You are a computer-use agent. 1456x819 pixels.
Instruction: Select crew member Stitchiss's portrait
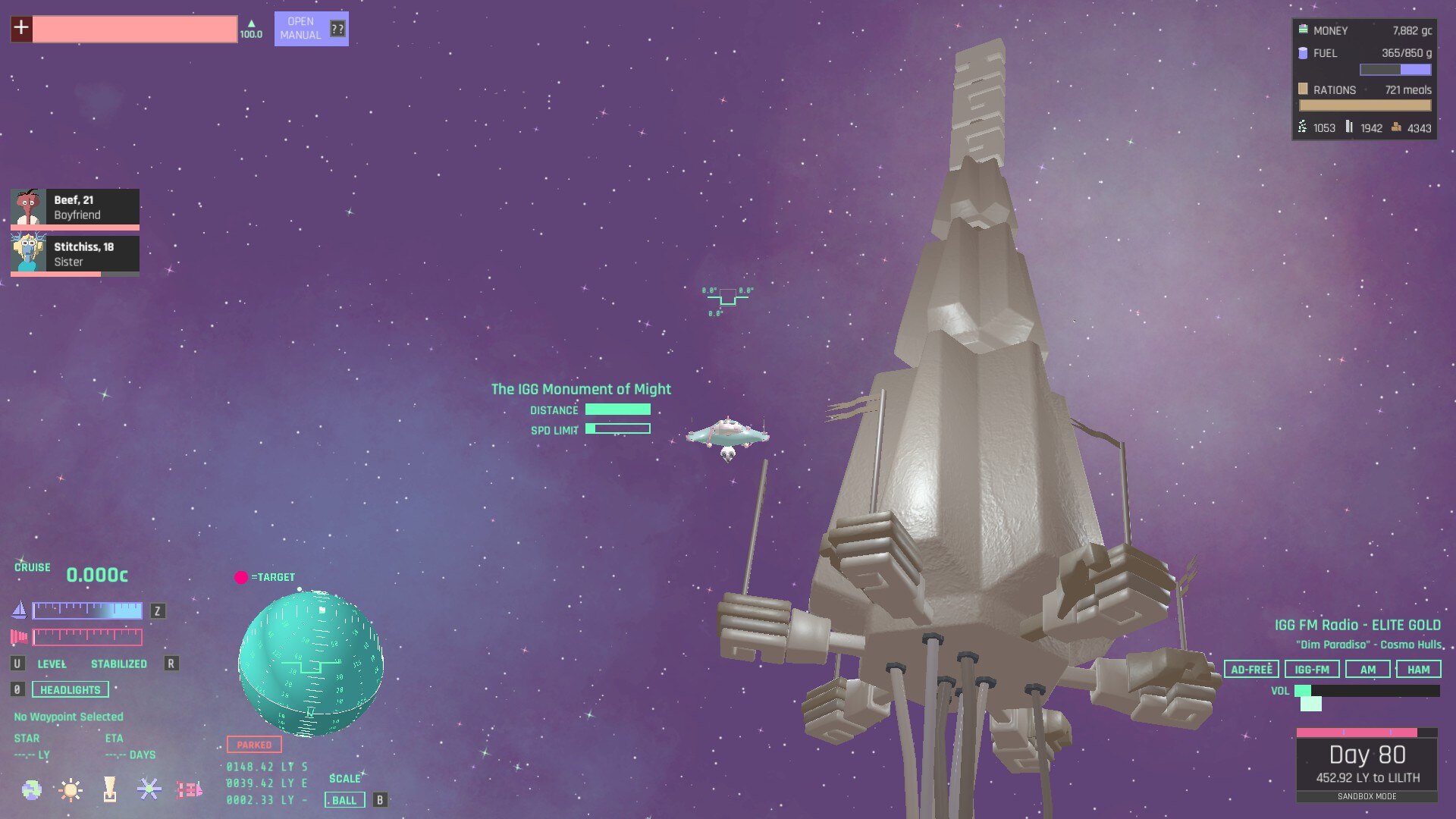click(28, 254)
